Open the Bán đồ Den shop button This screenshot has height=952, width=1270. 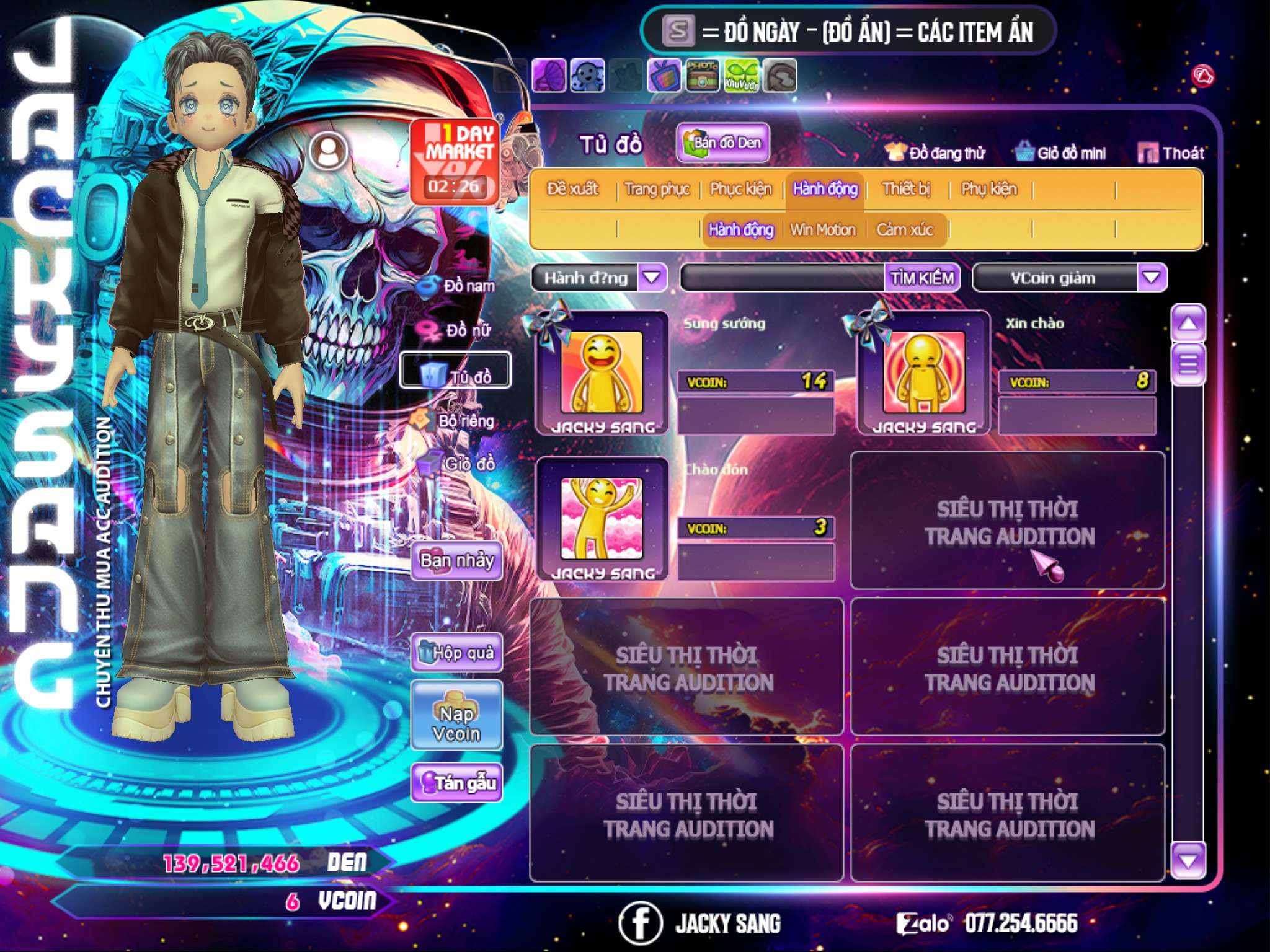(723, 143)
